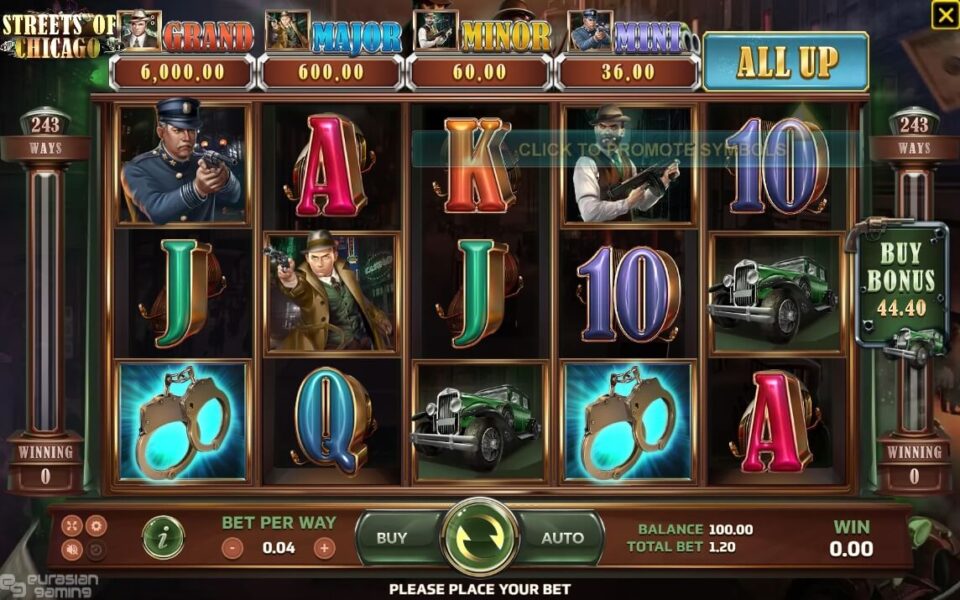960x600 pixels.
Task: Toggle fullscreen with the arrows icon
Action: [72, 525]
